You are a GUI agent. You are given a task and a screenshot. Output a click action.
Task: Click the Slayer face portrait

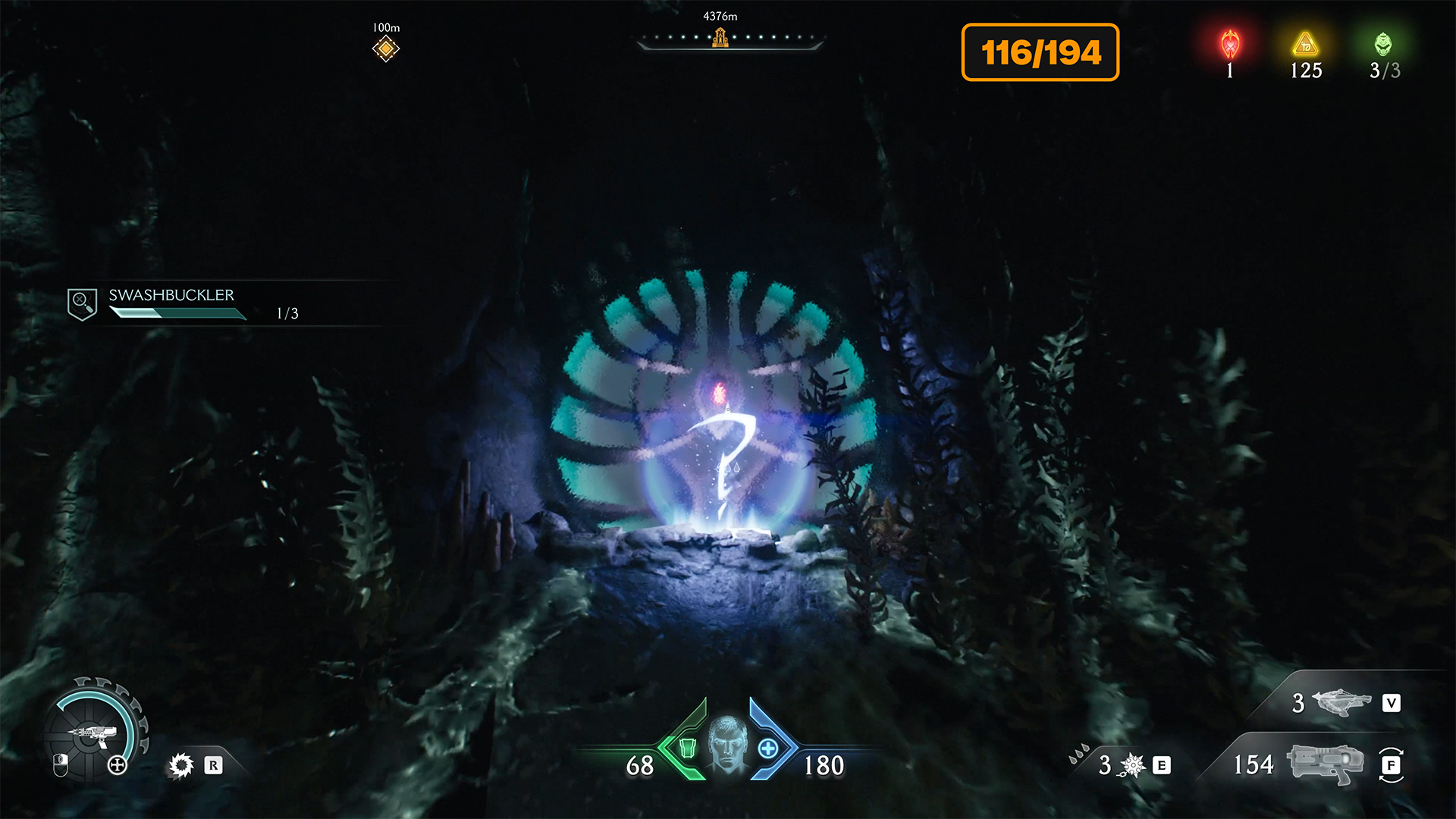click(728, 744)
